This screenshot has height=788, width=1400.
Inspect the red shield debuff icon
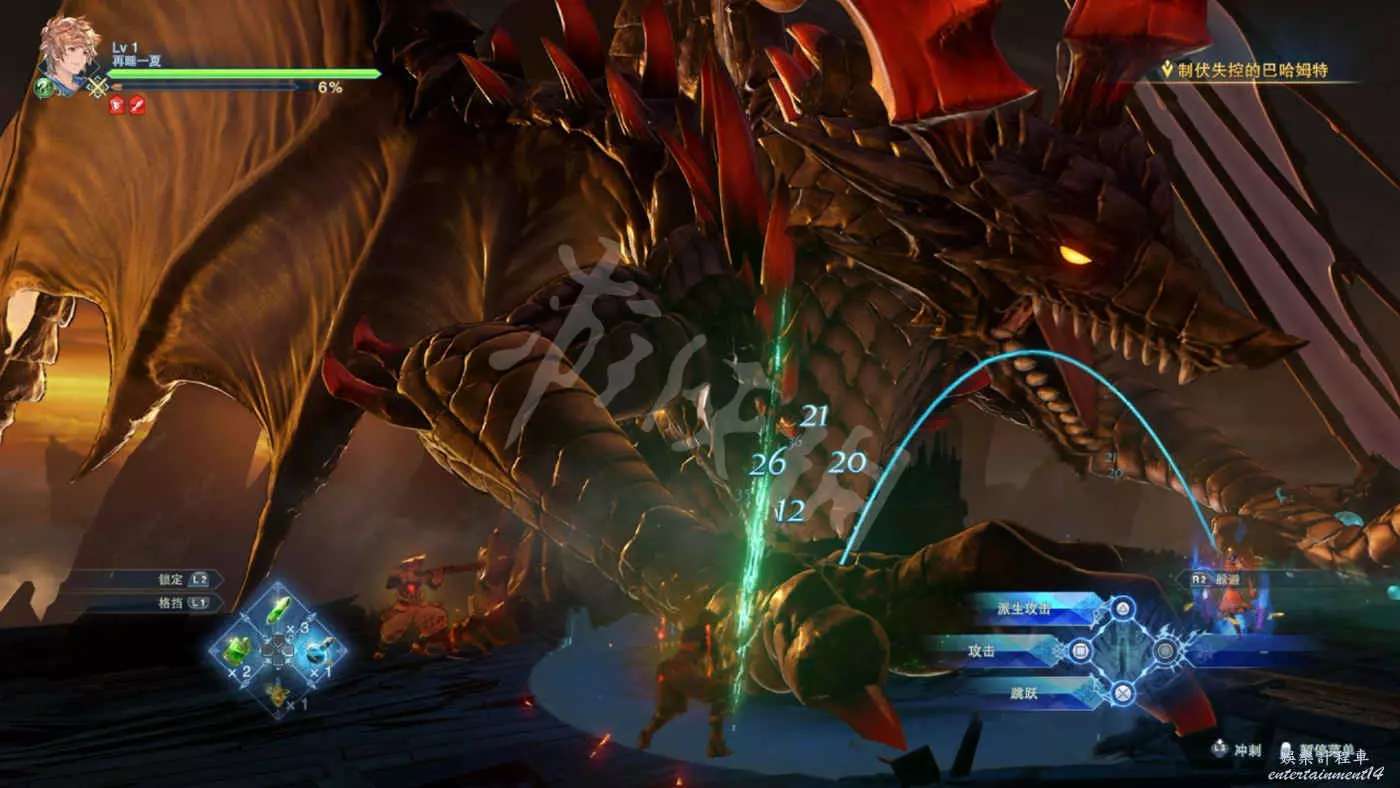tap(117, 105)
